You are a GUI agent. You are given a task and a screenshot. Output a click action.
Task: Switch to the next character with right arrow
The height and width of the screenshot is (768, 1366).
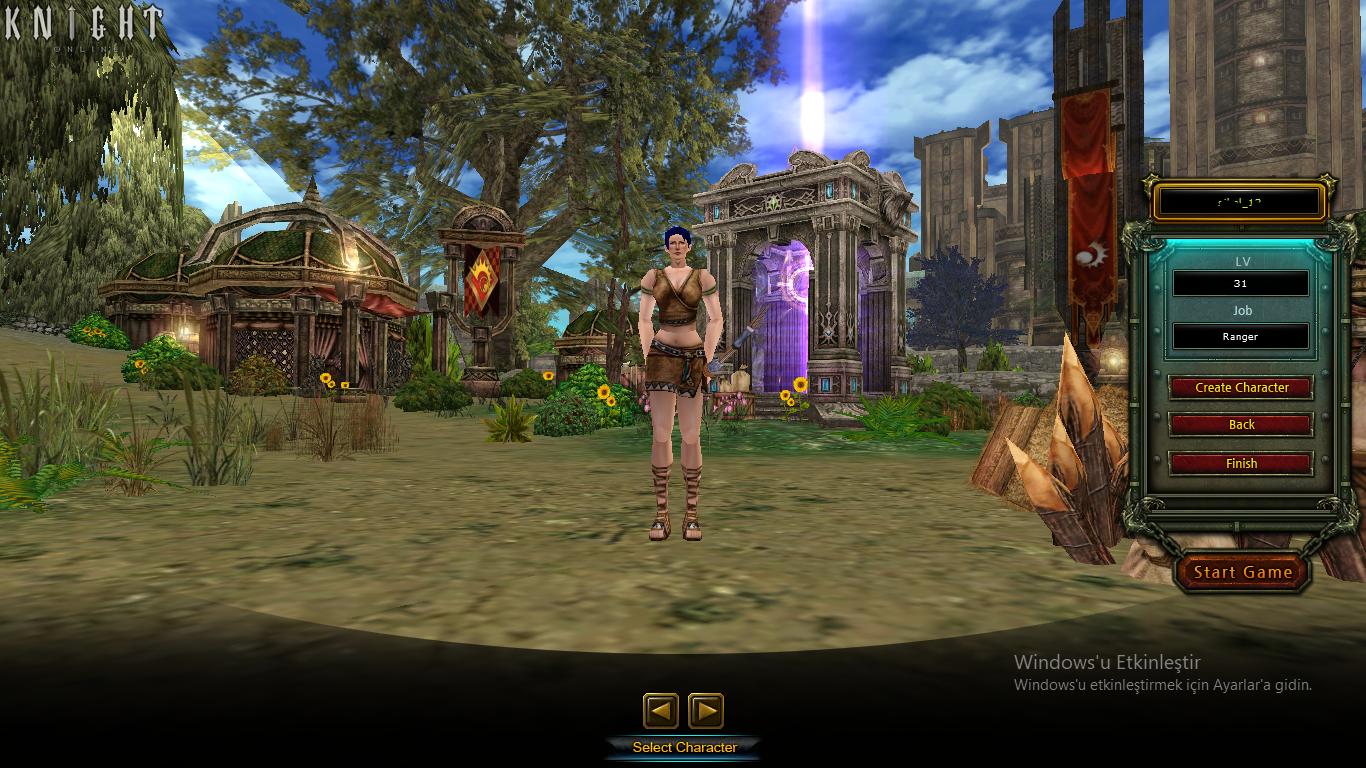tap(706, 711)
